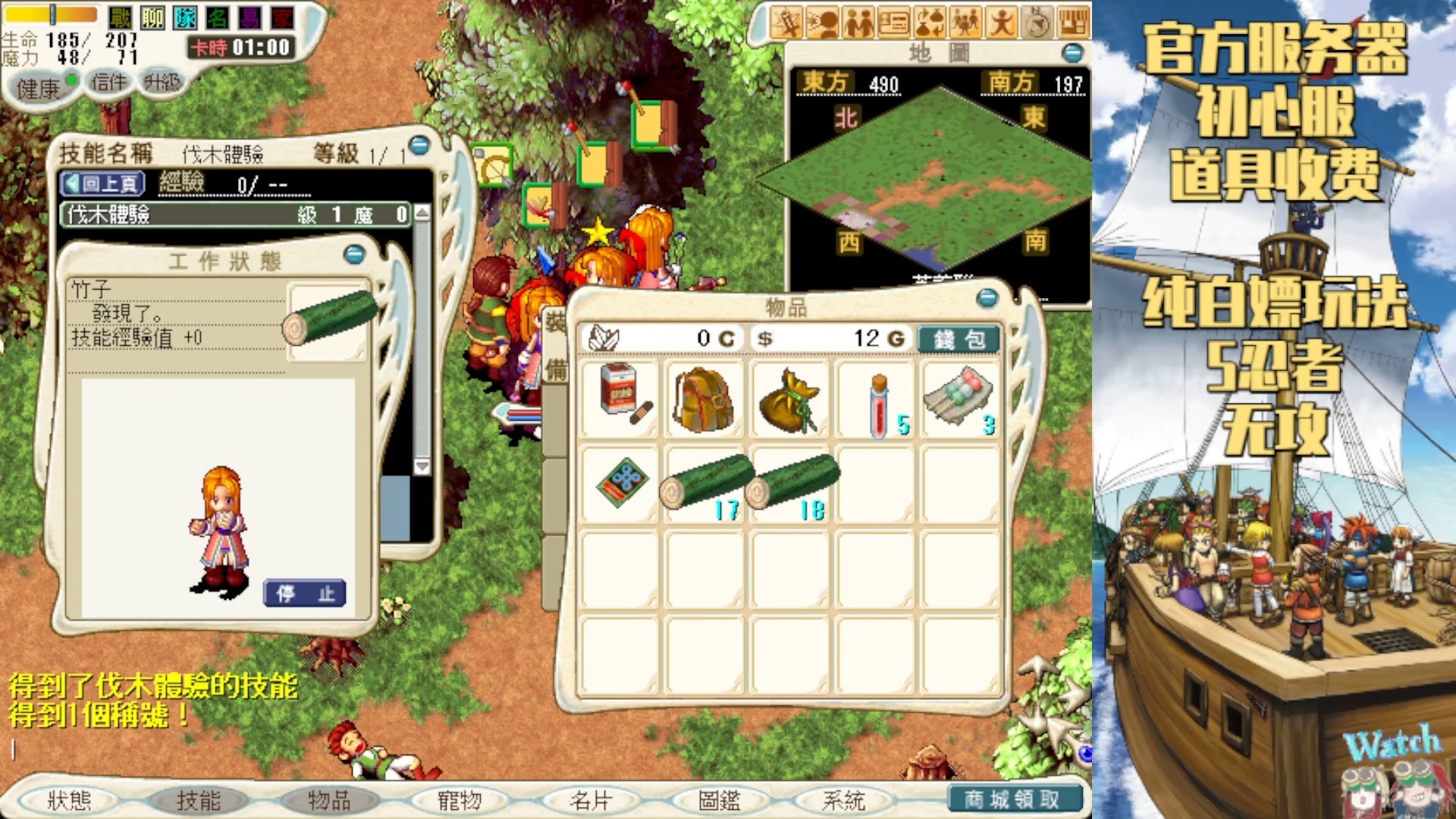
Task: Open the 狀態 status menu
Action: pyautogui.click(x=70, y=800)
